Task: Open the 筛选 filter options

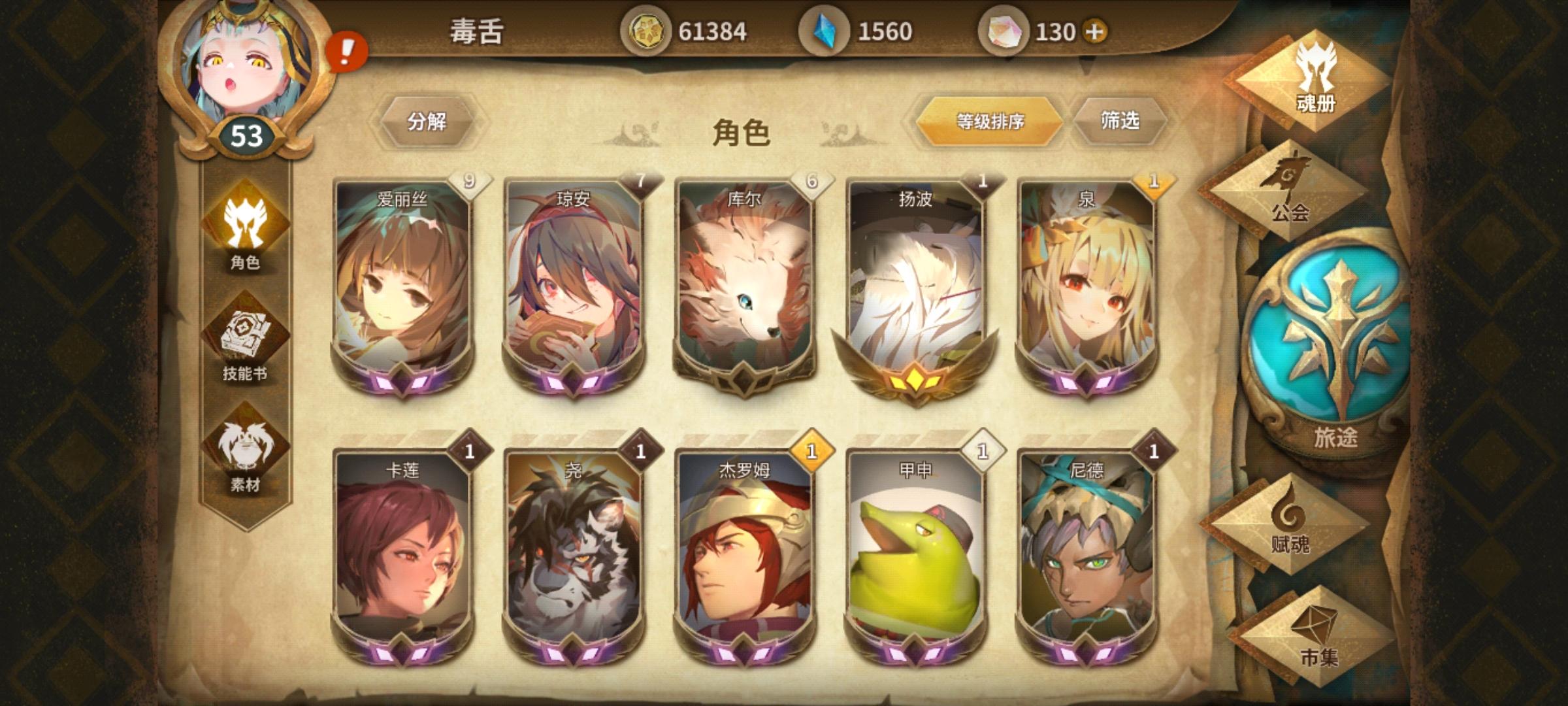Action: point(1121,120)
